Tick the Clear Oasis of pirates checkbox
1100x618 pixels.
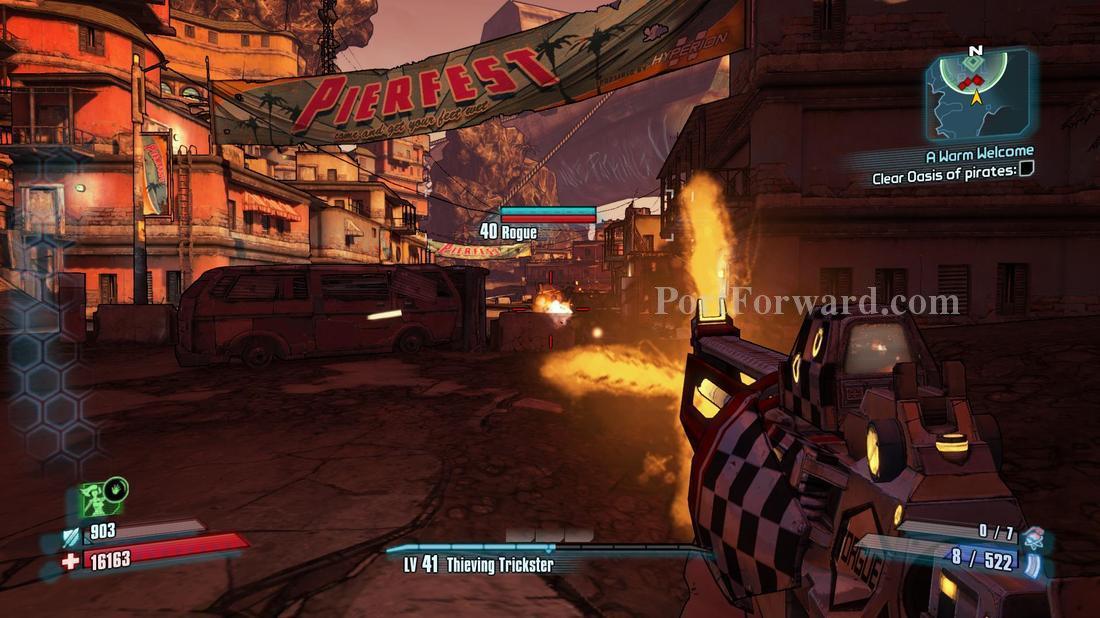tap(1026, 169)
